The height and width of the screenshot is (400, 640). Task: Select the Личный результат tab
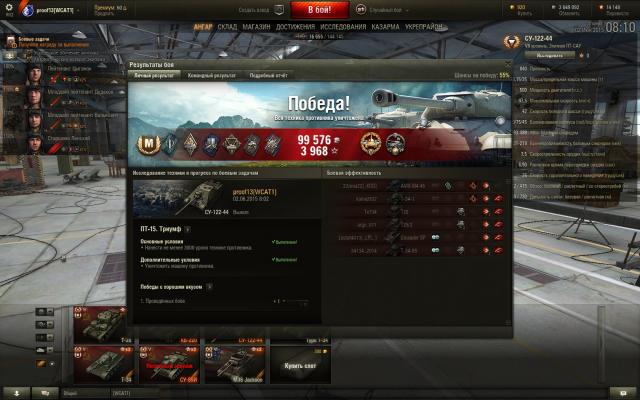155,75
